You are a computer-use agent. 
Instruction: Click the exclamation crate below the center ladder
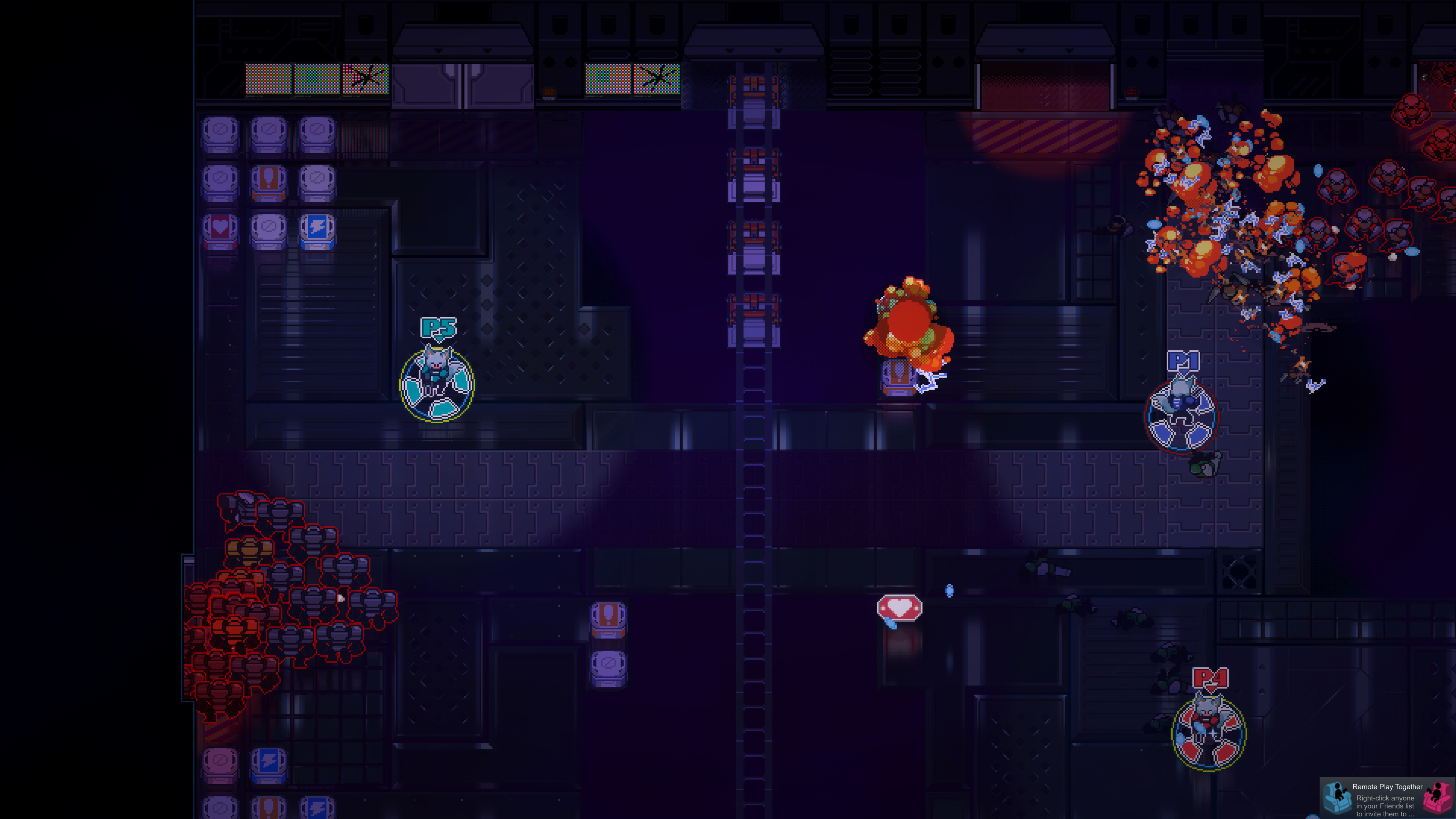pos(608,618)
